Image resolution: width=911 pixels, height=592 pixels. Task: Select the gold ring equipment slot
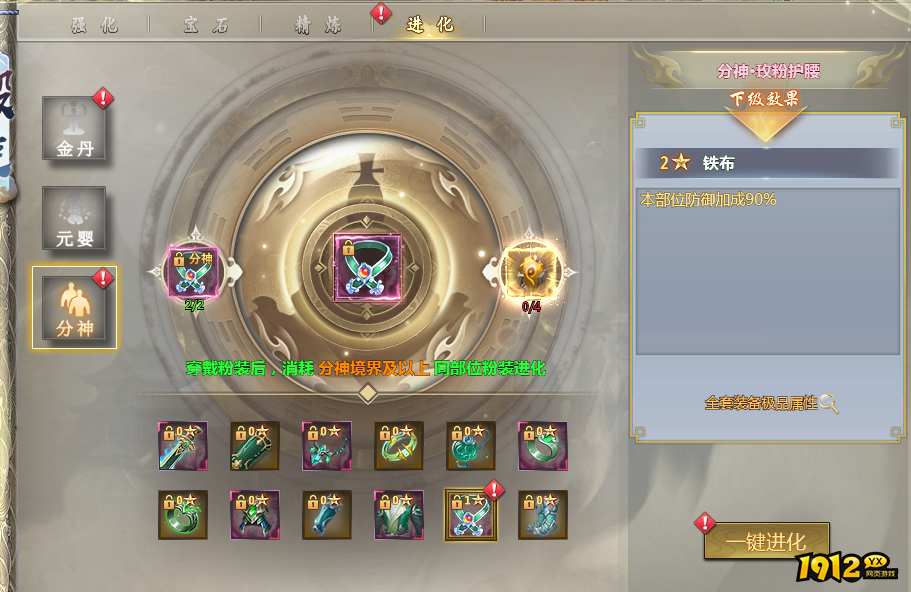pos(399,446)
